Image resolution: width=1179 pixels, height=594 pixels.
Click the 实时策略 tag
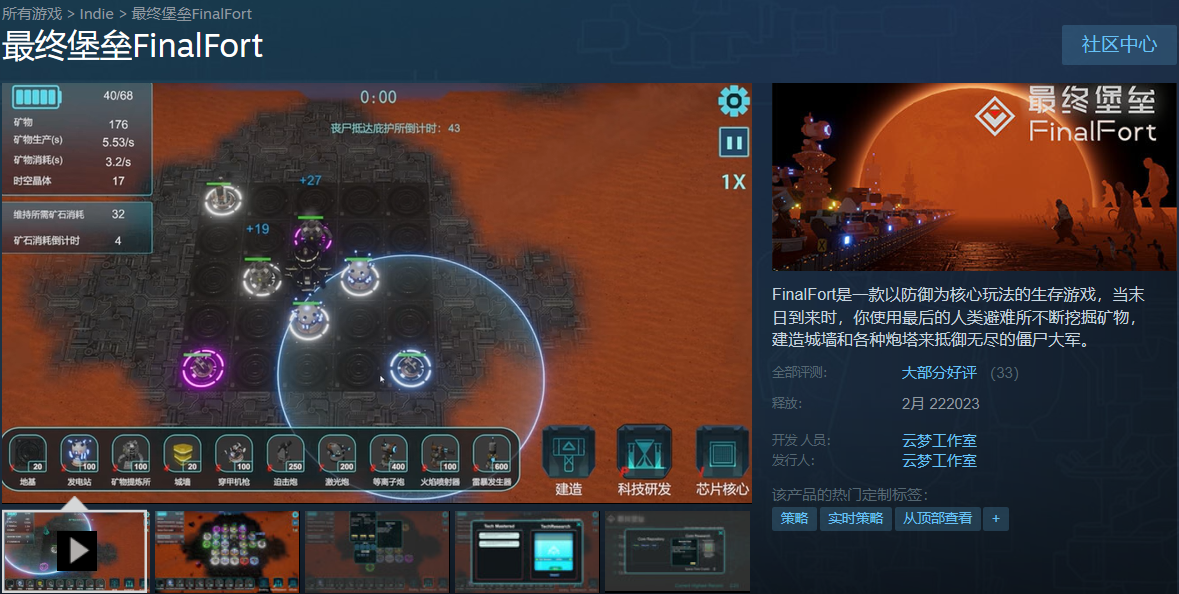856,518
